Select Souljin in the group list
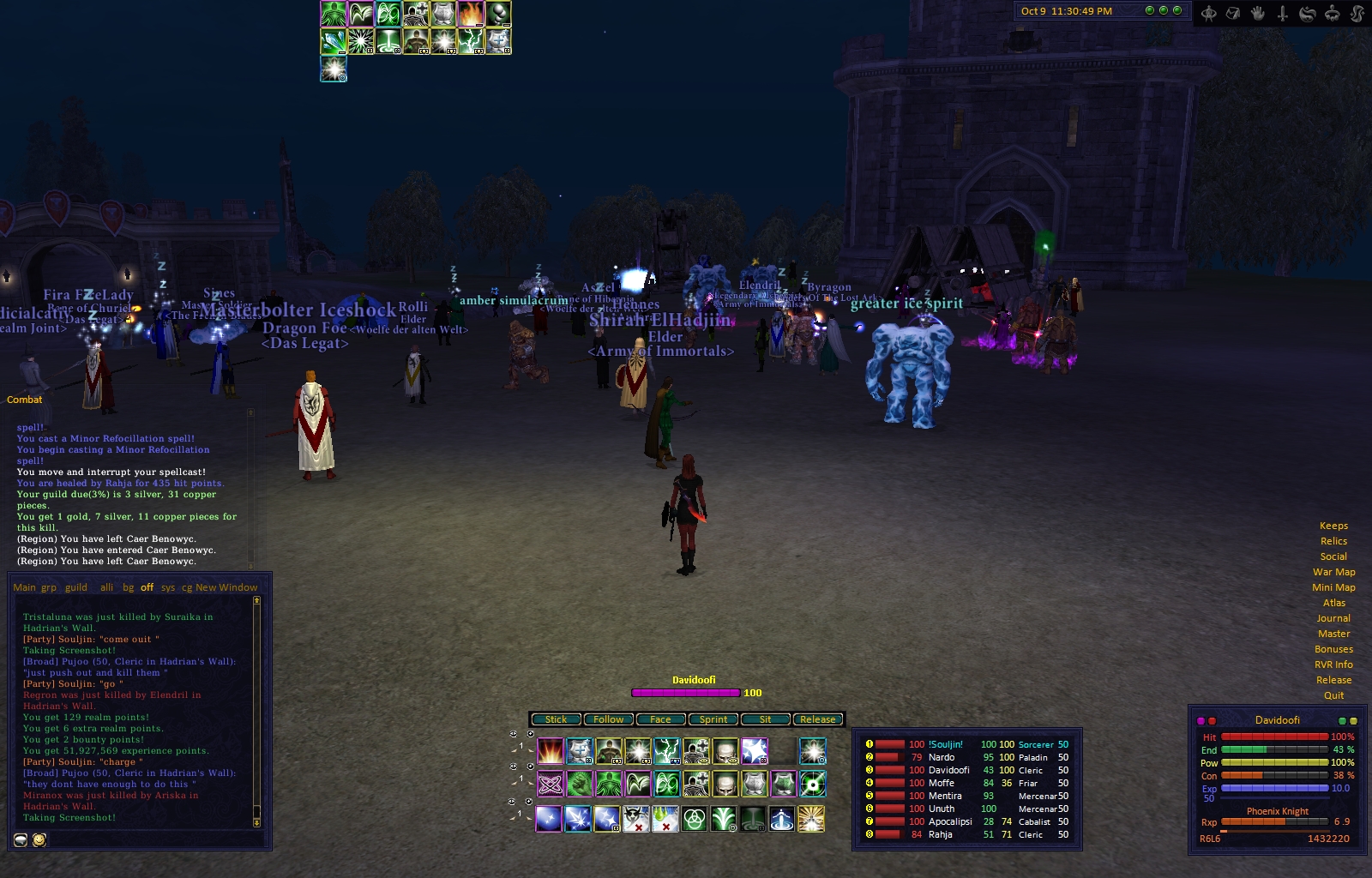 pyautogui.click(x=947, y=744)
